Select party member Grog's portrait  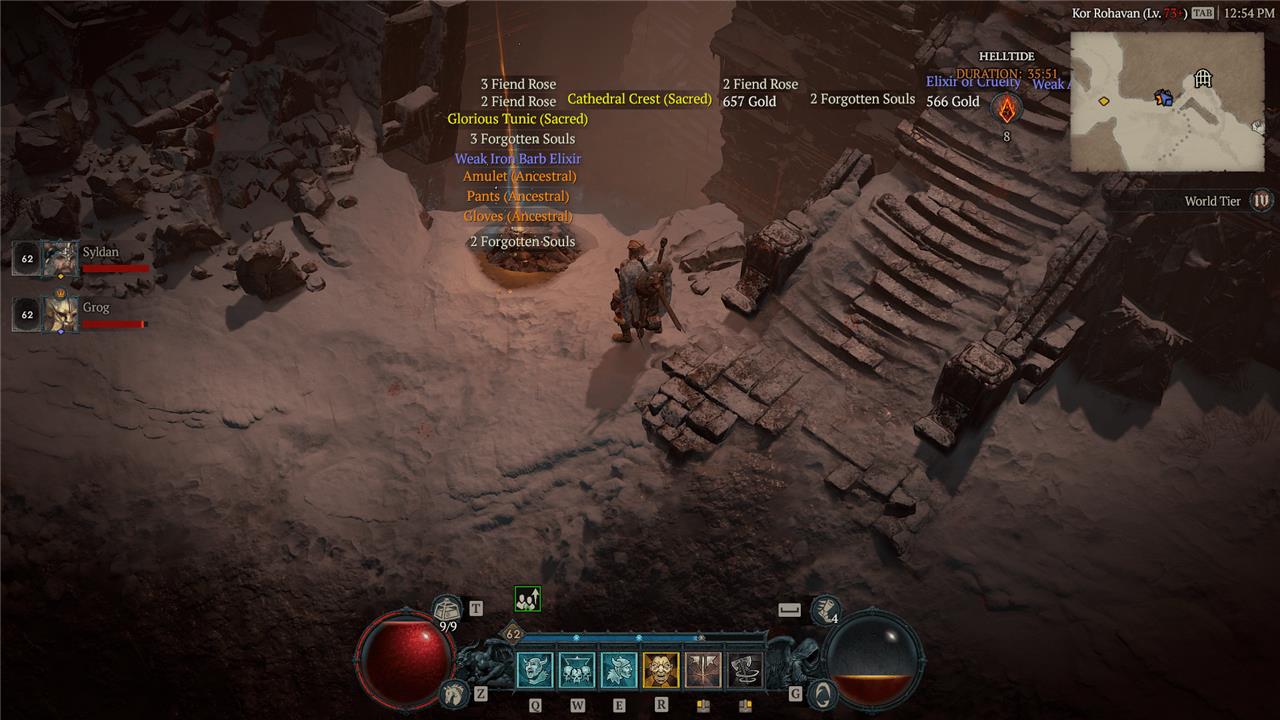[60, 313]
